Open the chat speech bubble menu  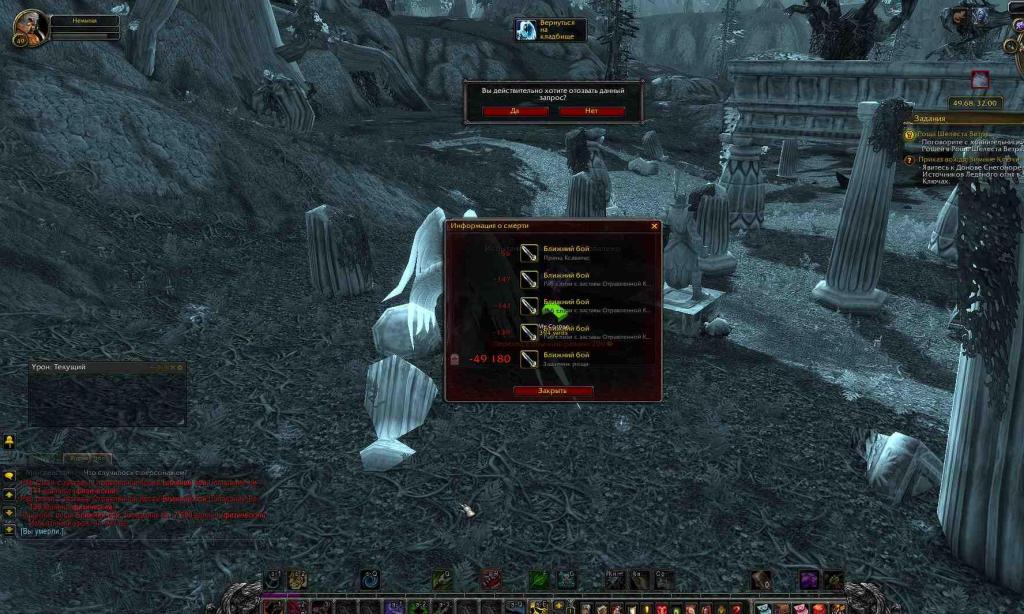[x=9, y=475]
